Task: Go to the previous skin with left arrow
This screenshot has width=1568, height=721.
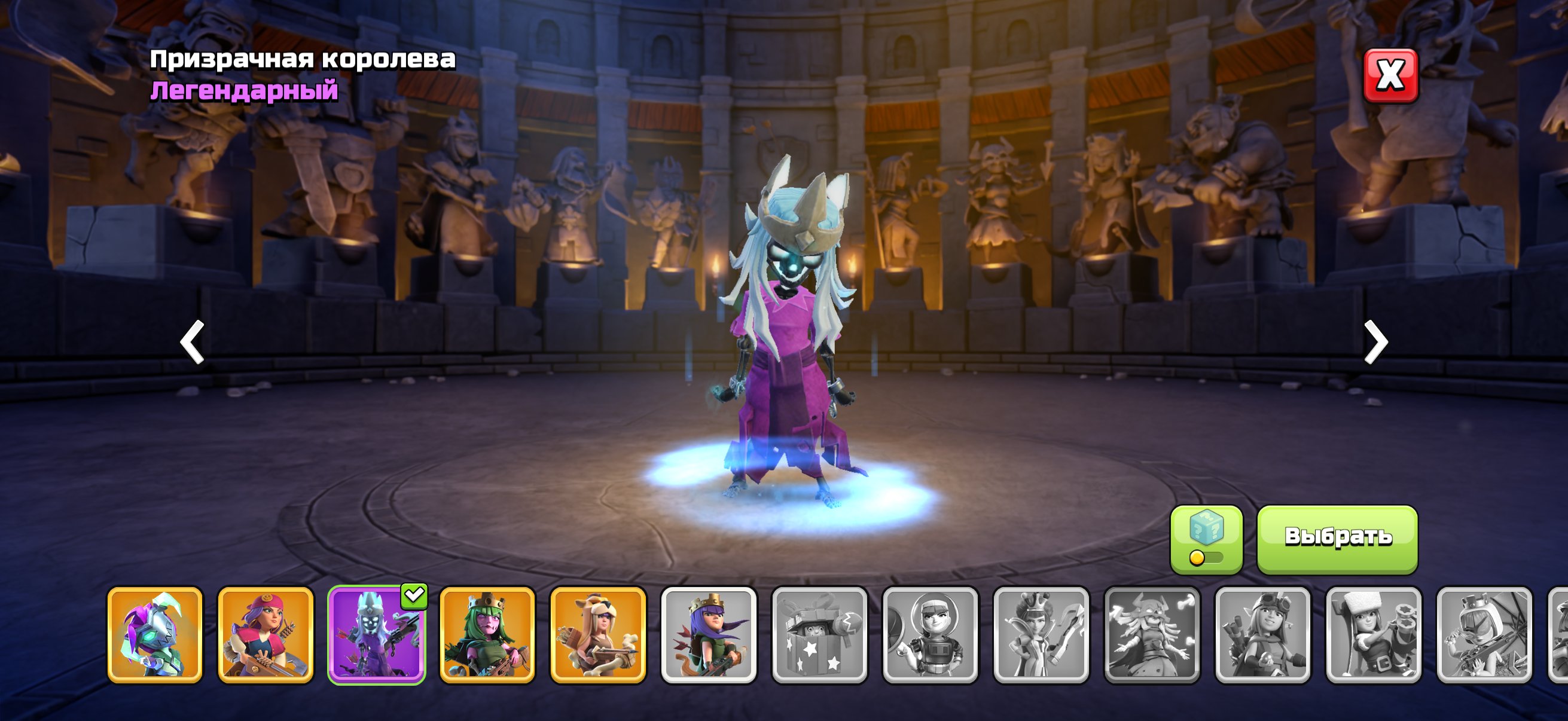Action: coord(193,342)
